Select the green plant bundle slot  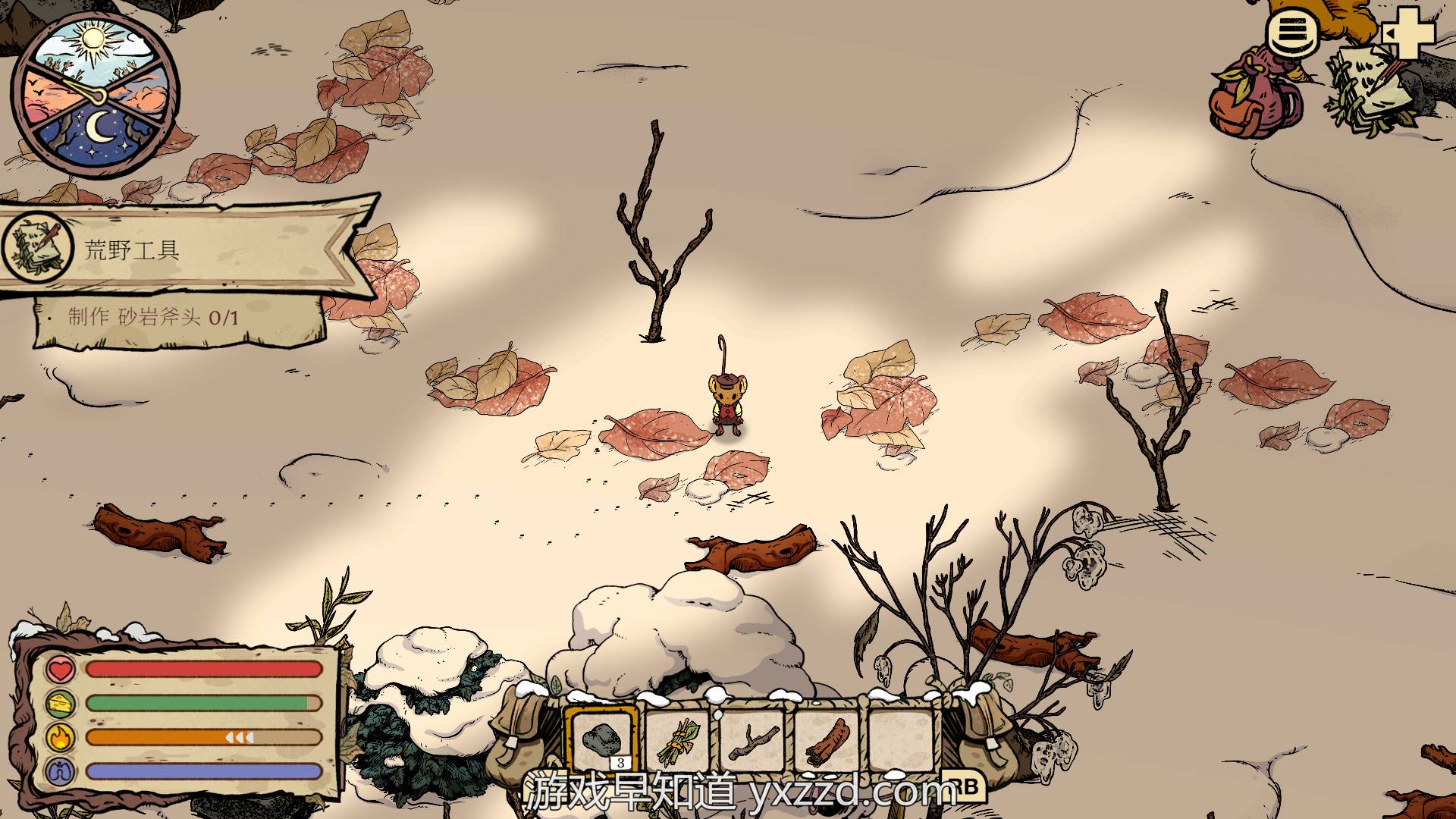678,741
